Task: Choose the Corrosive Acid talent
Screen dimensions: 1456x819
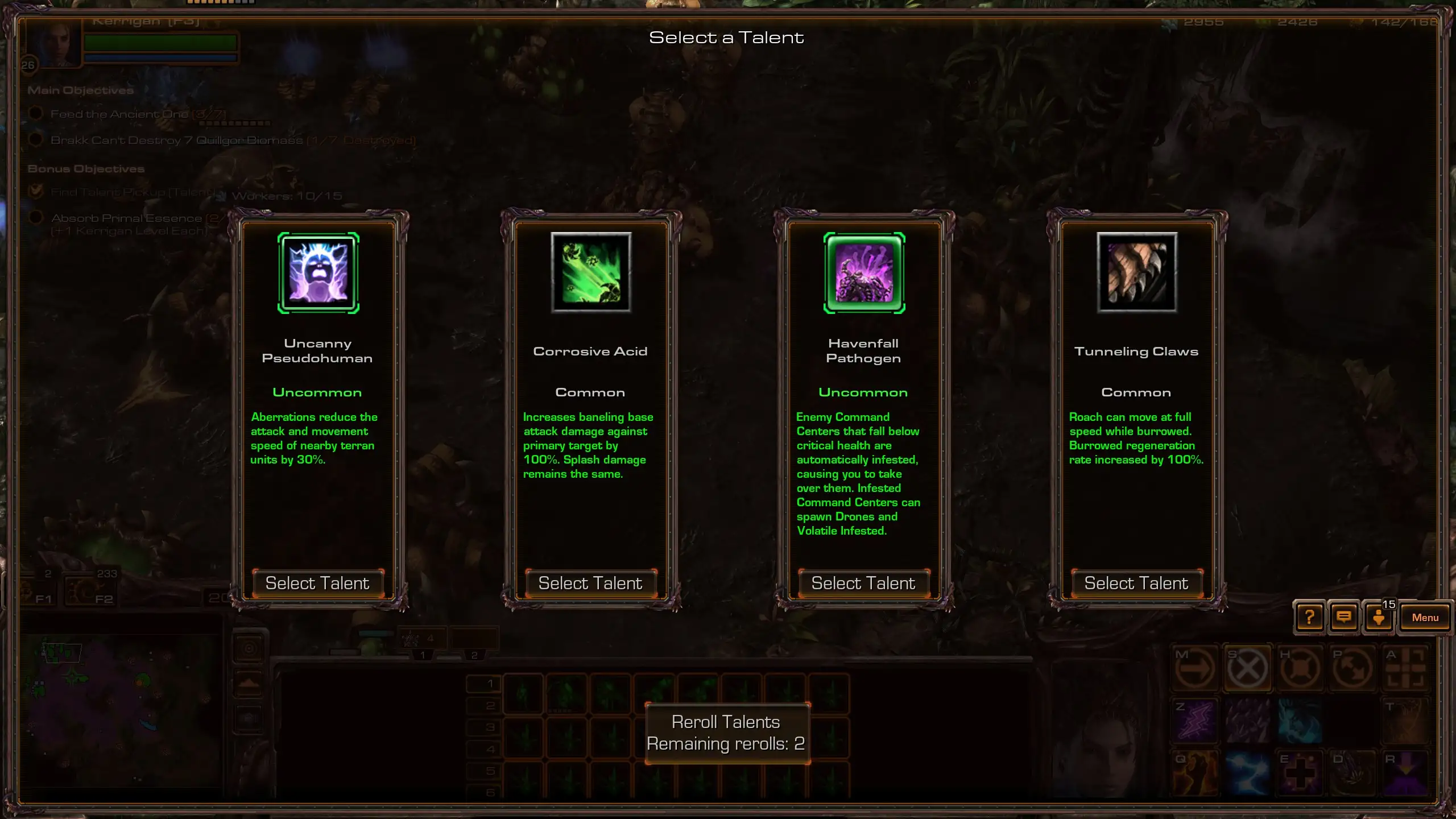Action: tap(590, 584)
